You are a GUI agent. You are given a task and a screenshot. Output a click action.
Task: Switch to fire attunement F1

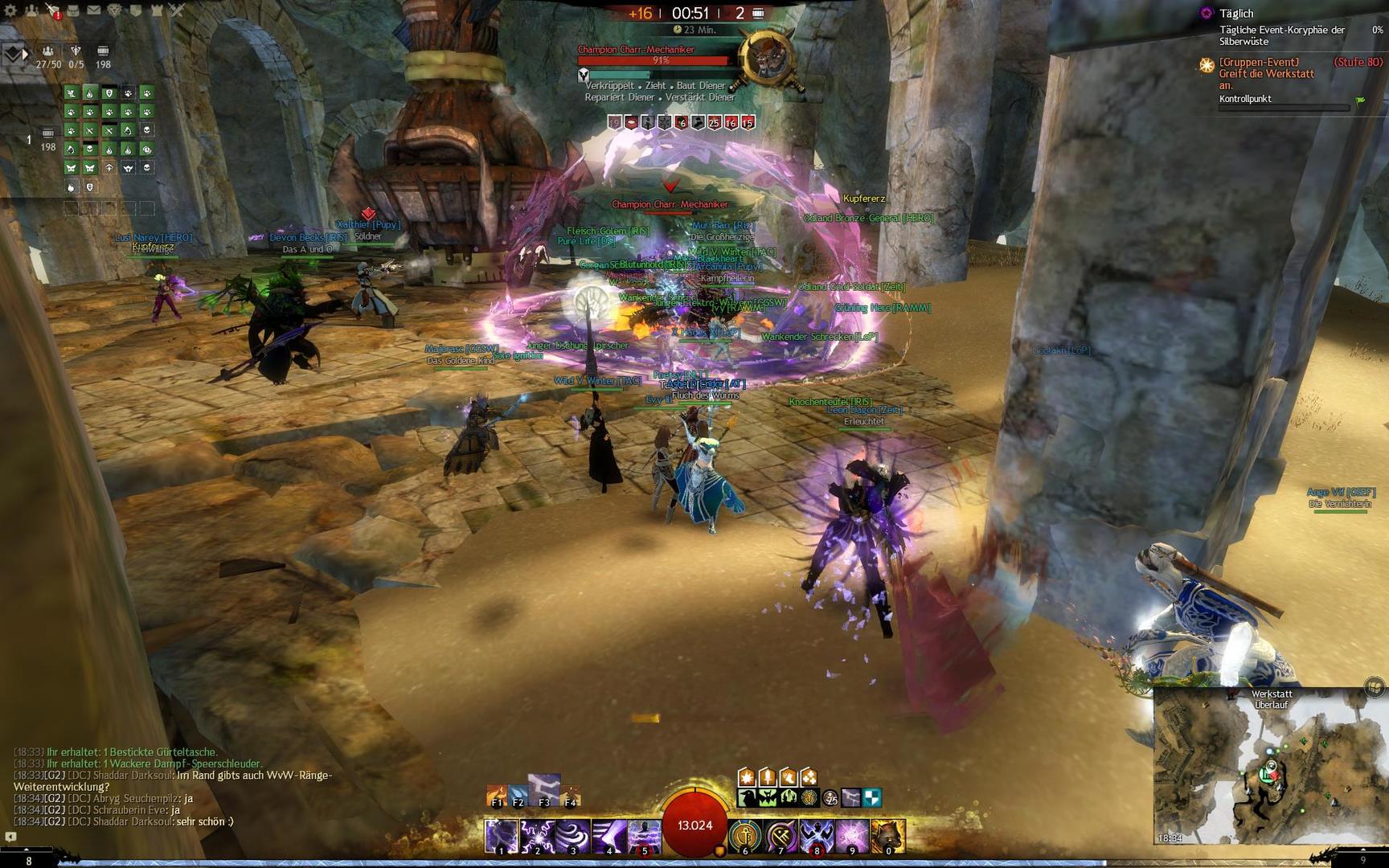tap(497, 795)
